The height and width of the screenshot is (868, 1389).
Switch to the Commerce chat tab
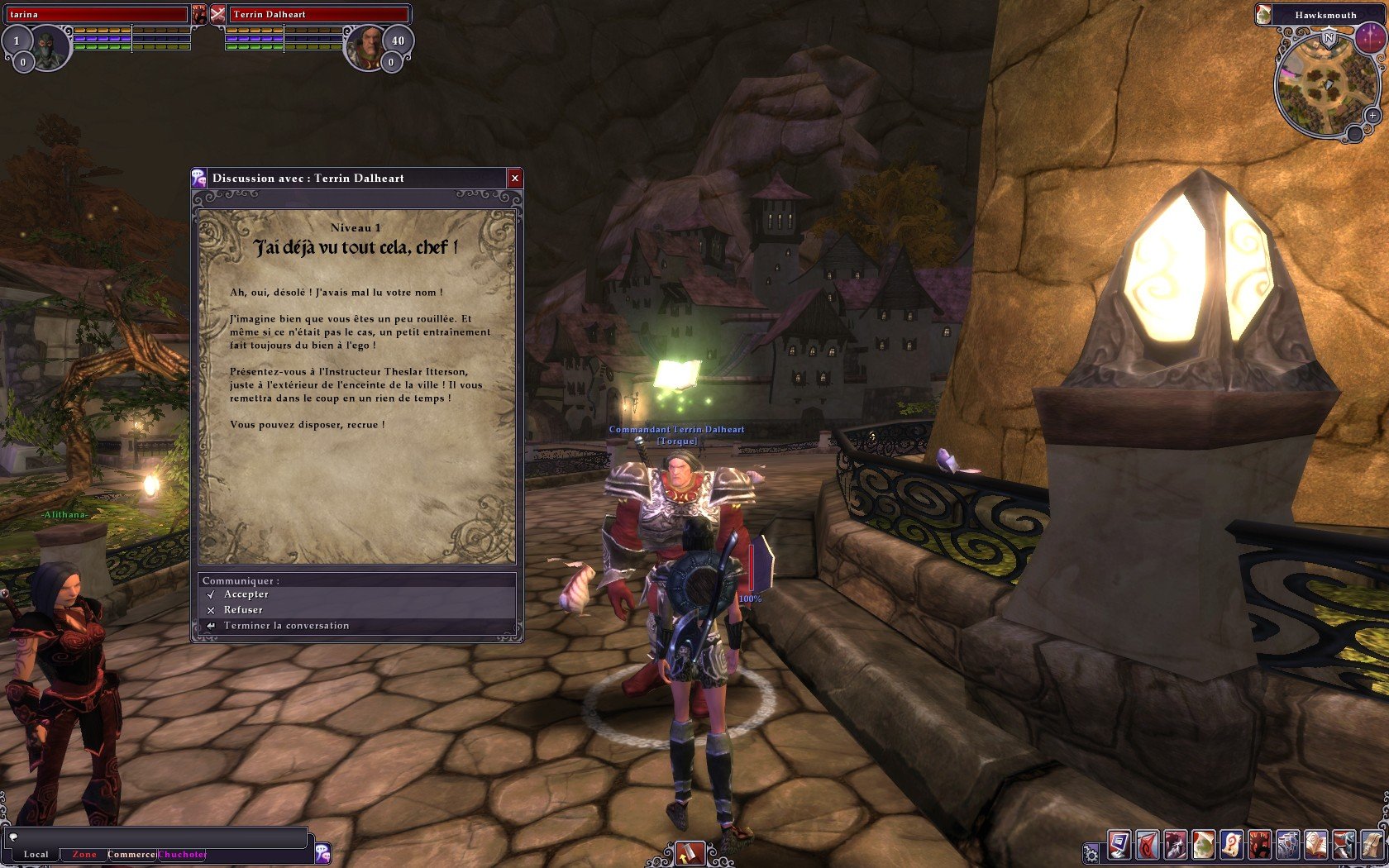[x=131, y=854]
